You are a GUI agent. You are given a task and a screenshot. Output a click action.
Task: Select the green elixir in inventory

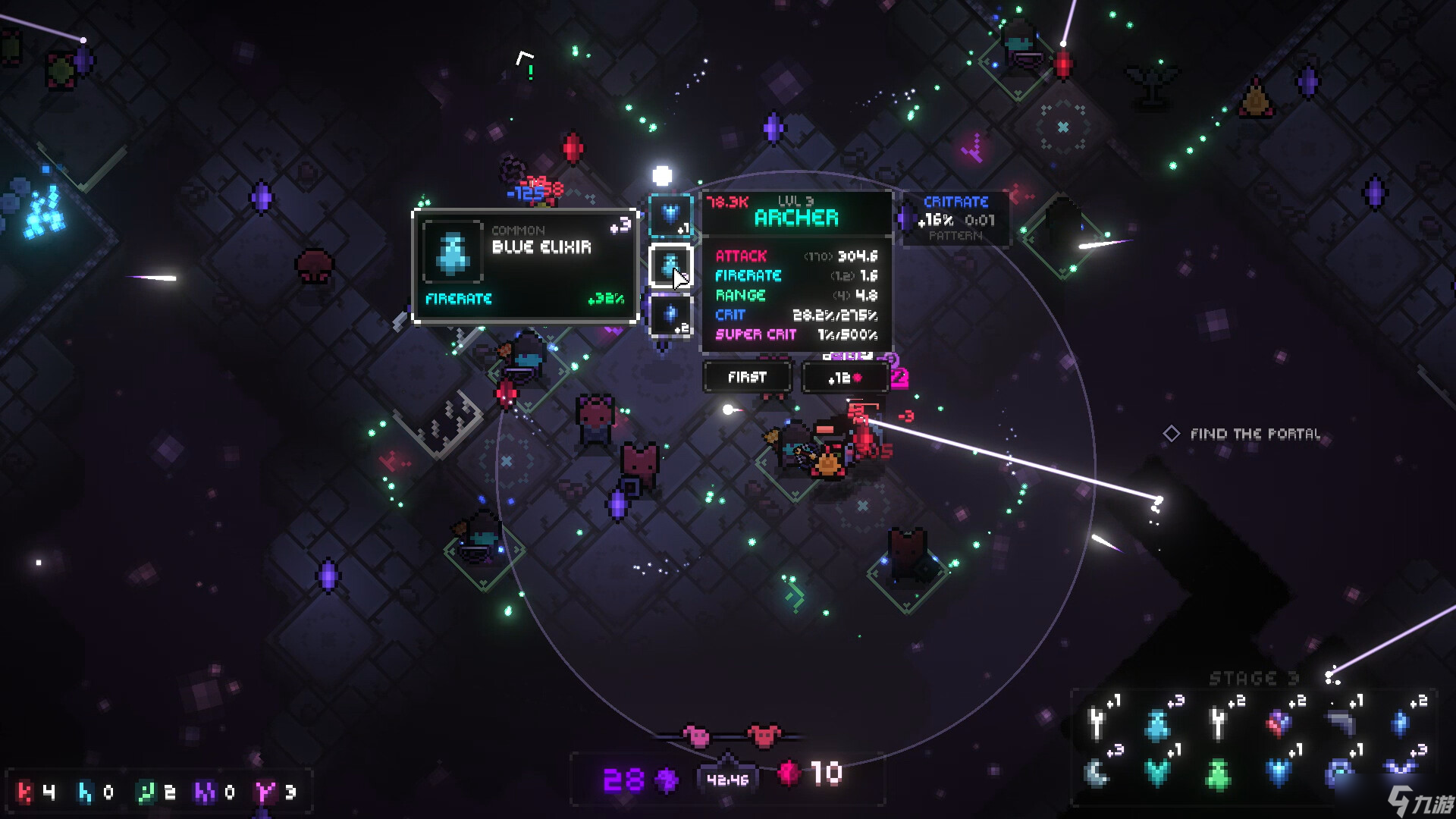(1219, 774)
